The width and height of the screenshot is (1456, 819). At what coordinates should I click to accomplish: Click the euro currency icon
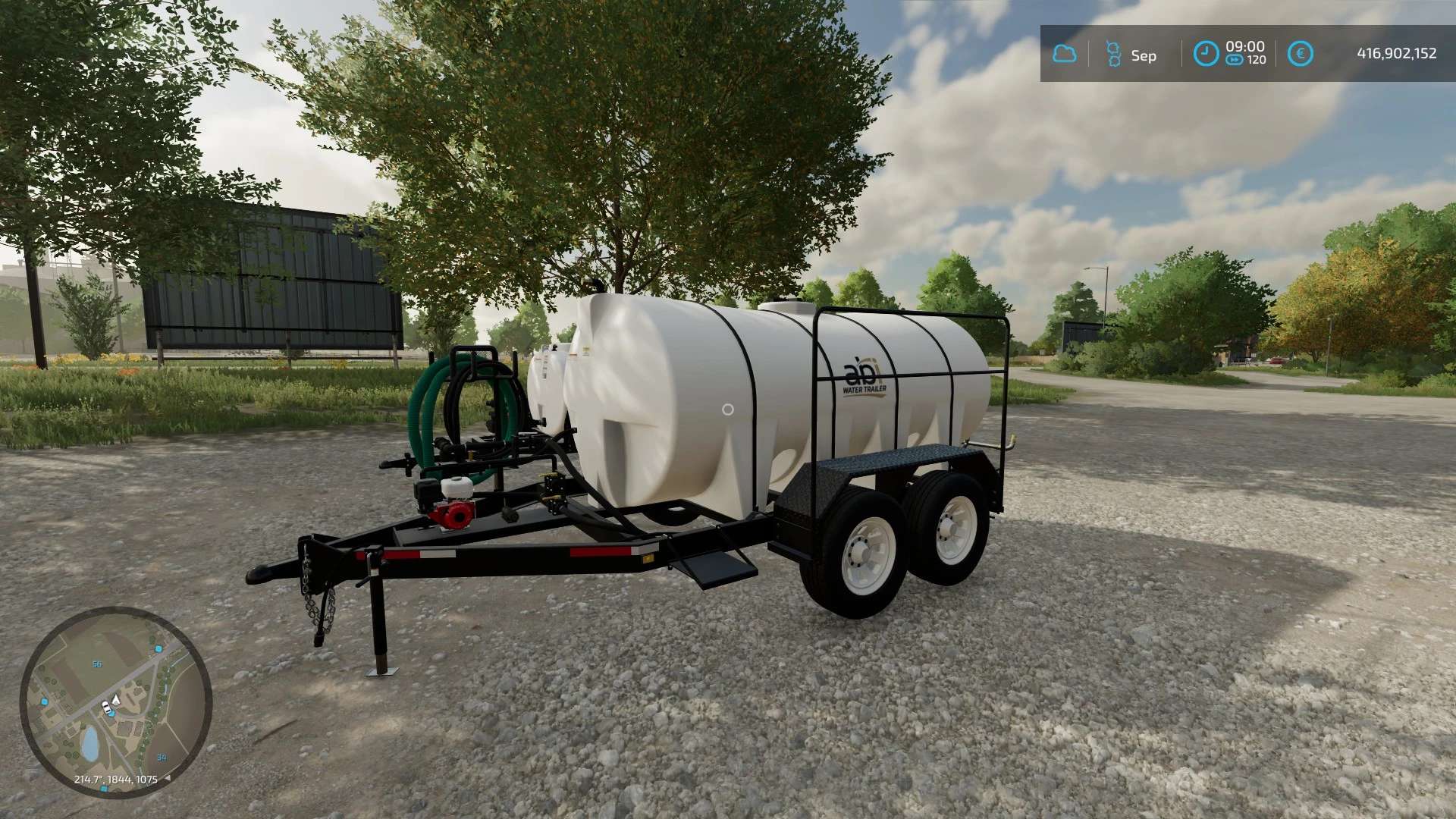pyautogui.click(x=1300, y=54)
